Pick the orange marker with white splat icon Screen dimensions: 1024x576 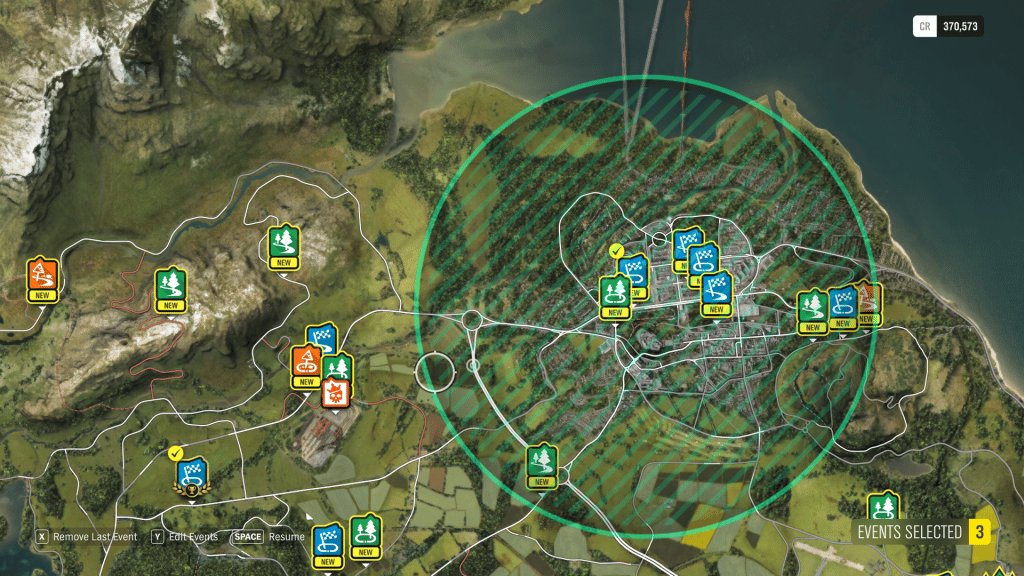pyautogui.click(x=335, y=390)
